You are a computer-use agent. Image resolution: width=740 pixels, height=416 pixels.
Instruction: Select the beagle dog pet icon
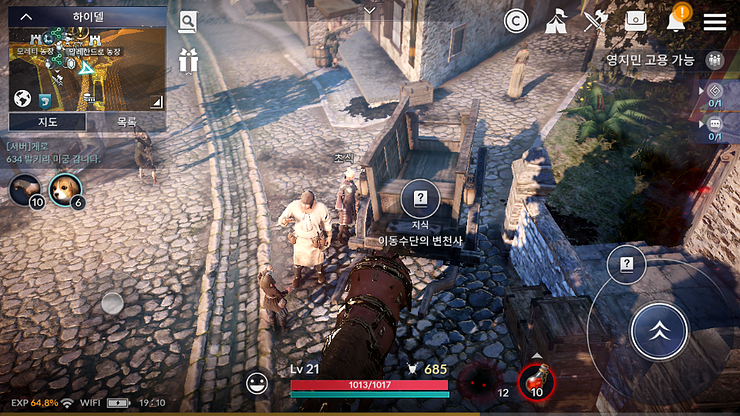click(x=65, y=188)
